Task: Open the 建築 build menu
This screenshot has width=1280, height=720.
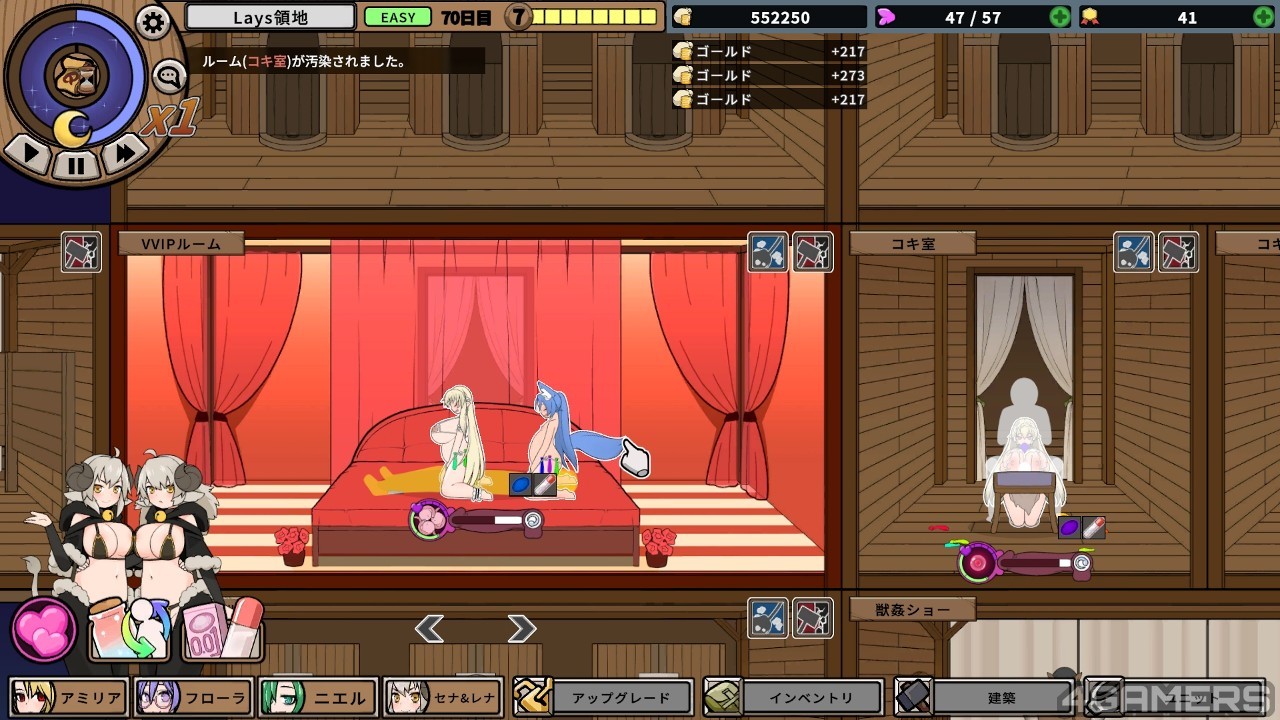Action: coord(985,697)
